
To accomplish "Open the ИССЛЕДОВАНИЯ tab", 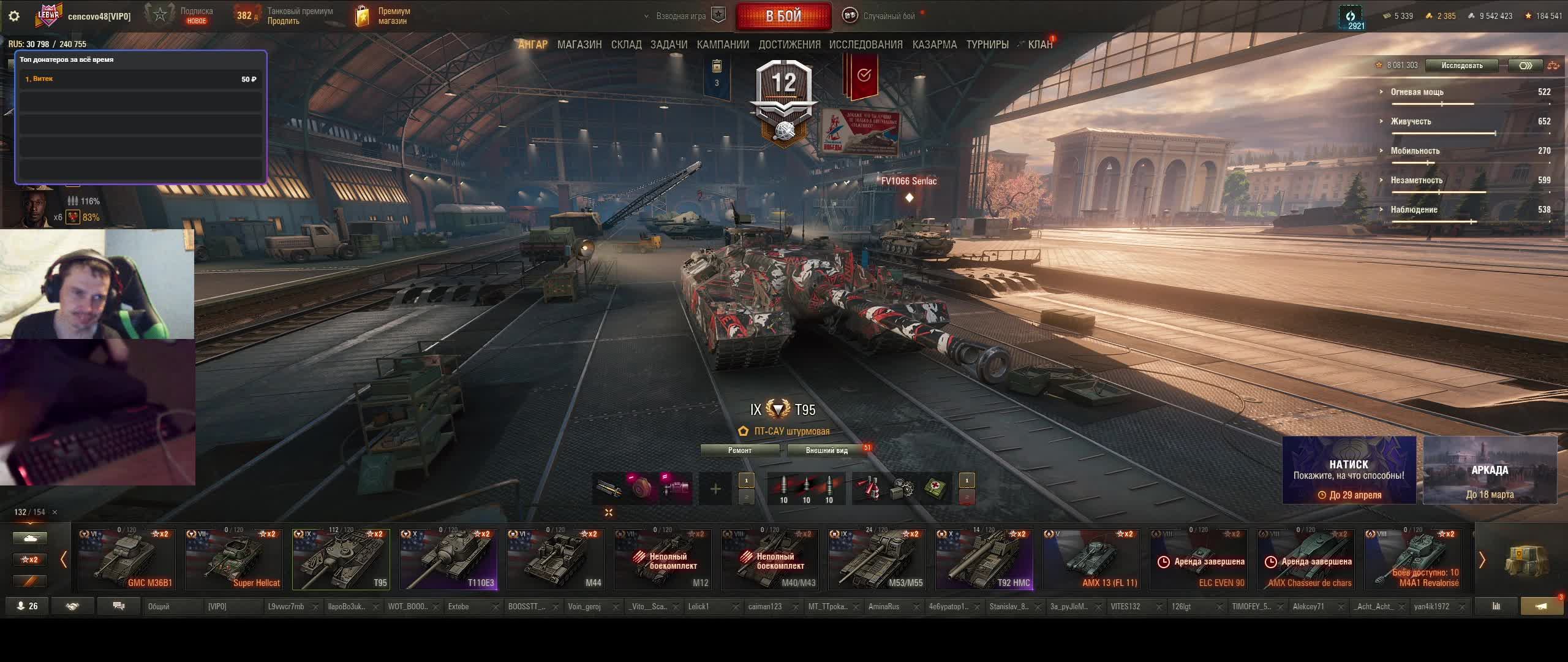I will click(865, 45).
